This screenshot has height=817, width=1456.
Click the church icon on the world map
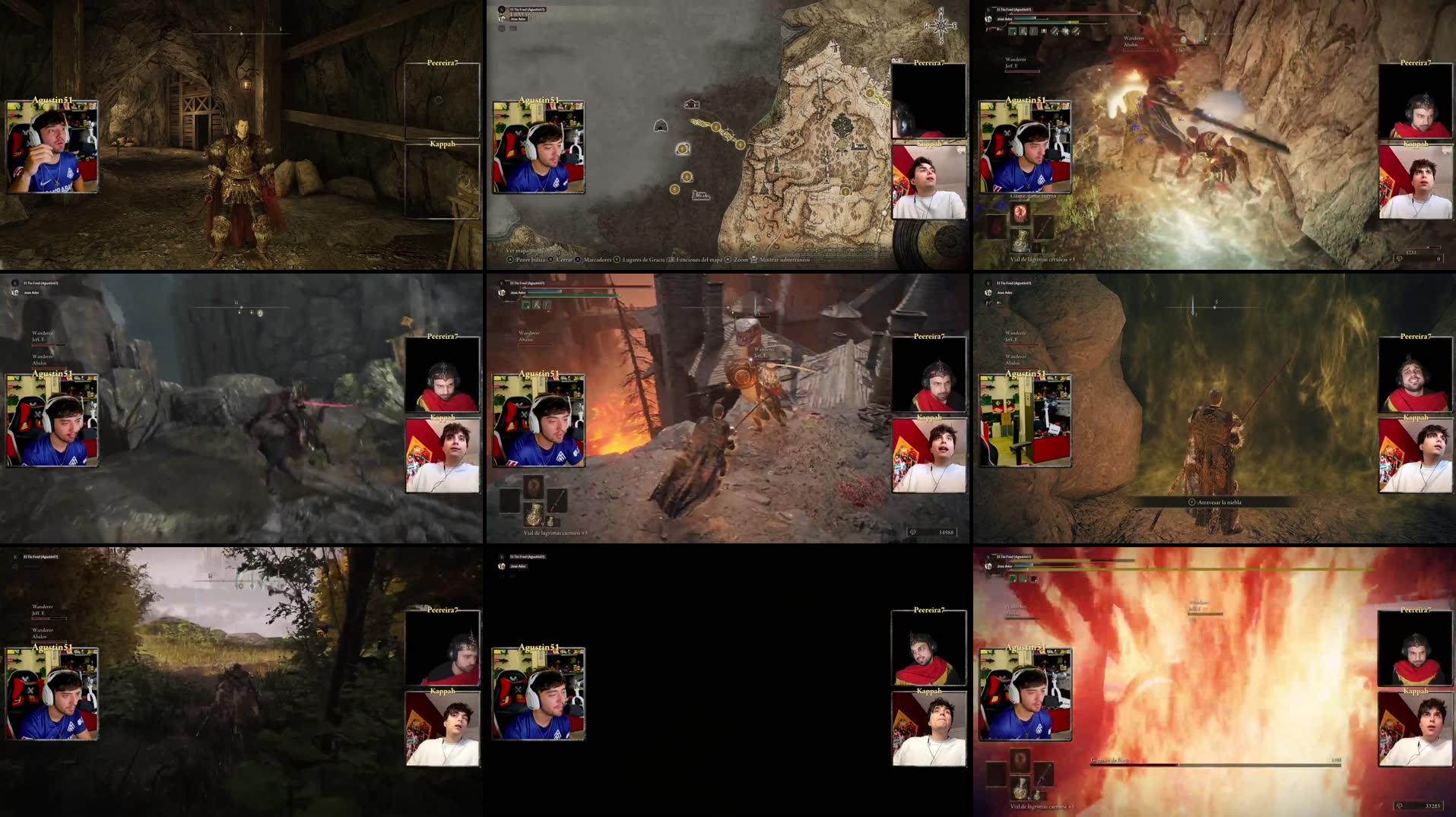point(692,104)
